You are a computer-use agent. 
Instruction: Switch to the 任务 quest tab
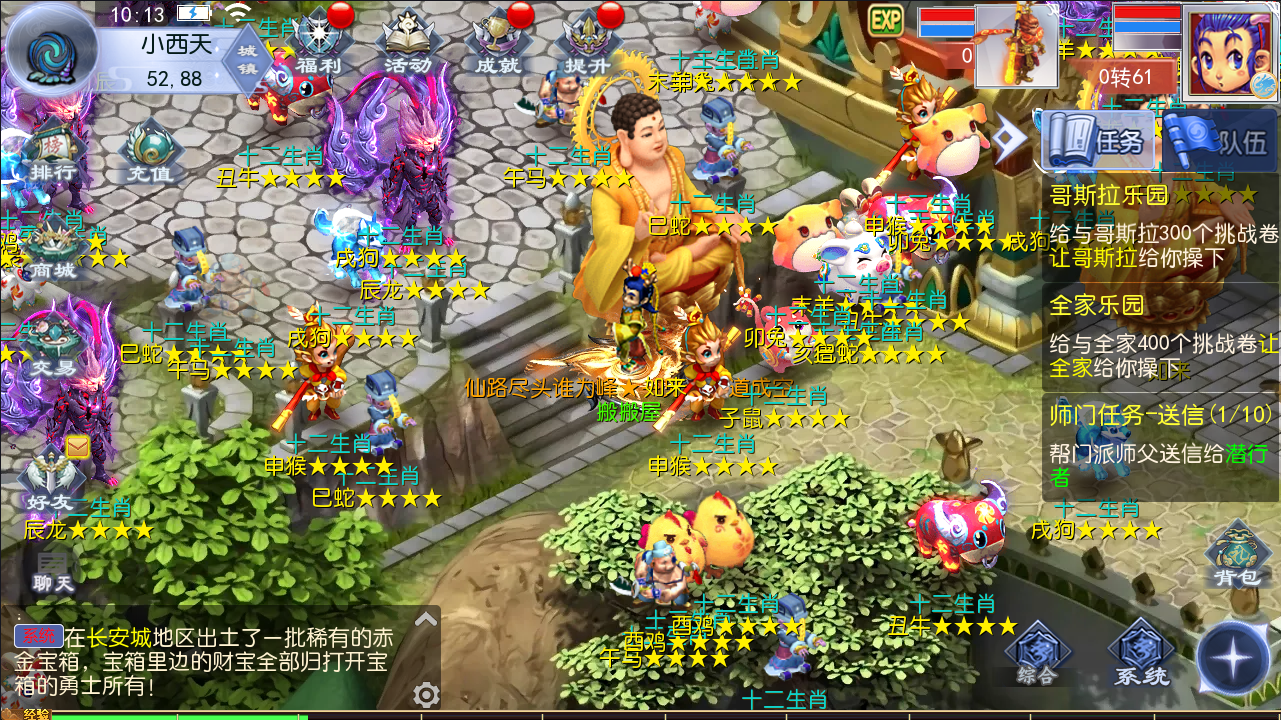(x=1100, y=141)
